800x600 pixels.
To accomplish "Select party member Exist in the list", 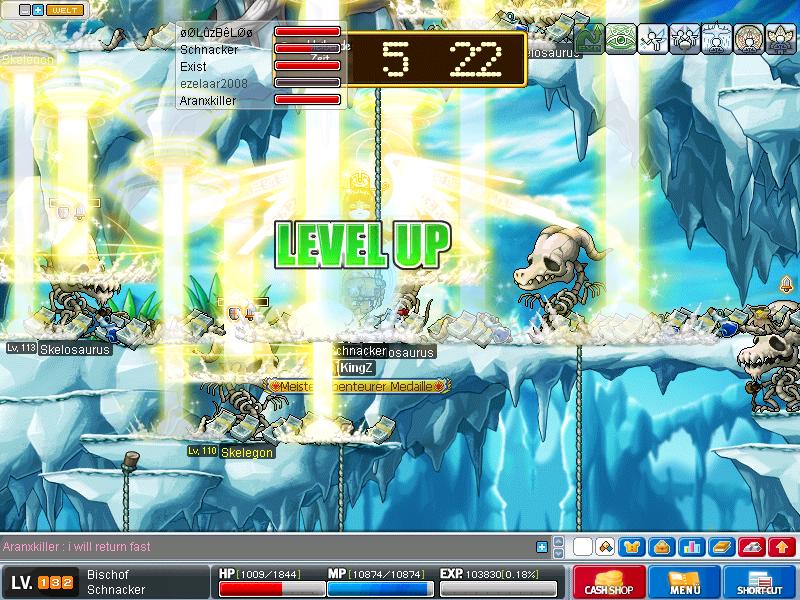I will [x=193, y=65].
